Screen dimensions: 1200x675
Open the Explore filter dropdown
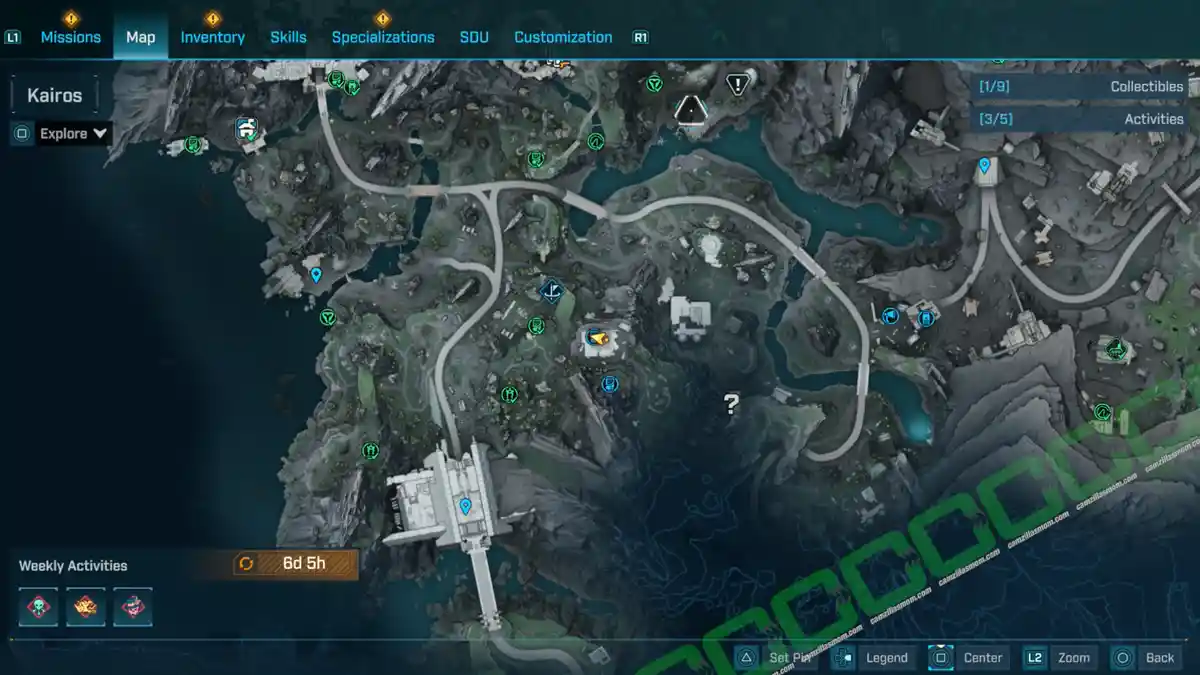click(73, 134)
